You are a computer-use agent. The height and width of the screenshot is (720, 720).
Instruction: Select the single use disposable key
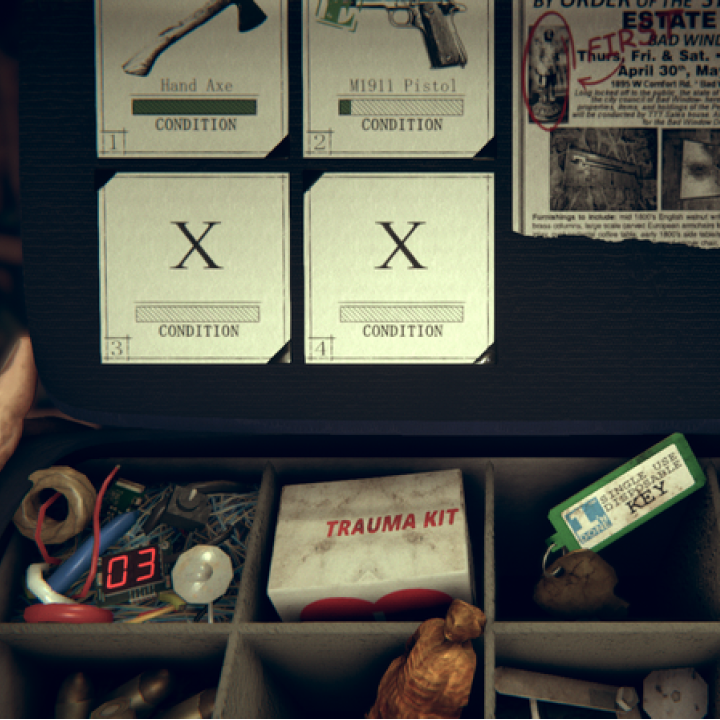(x=626, y=491)
